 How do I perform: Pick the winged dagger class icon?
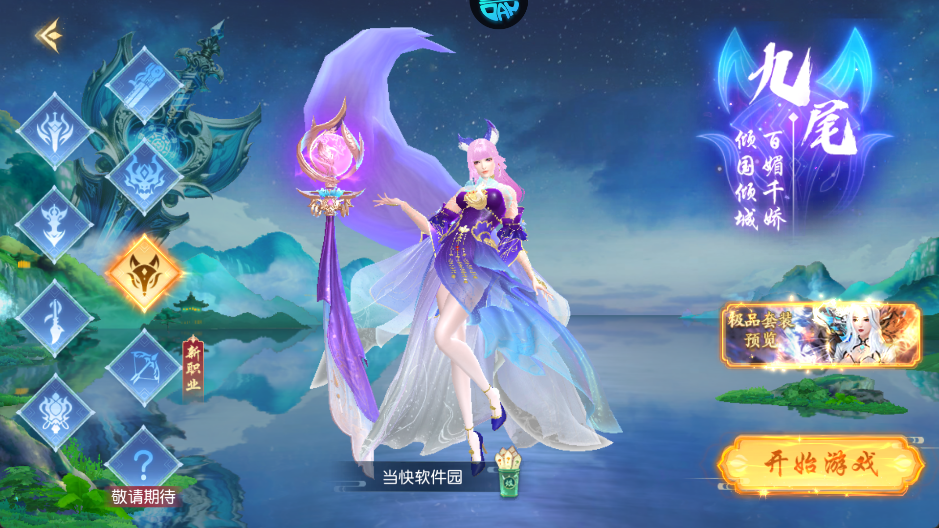click(55, 224)
